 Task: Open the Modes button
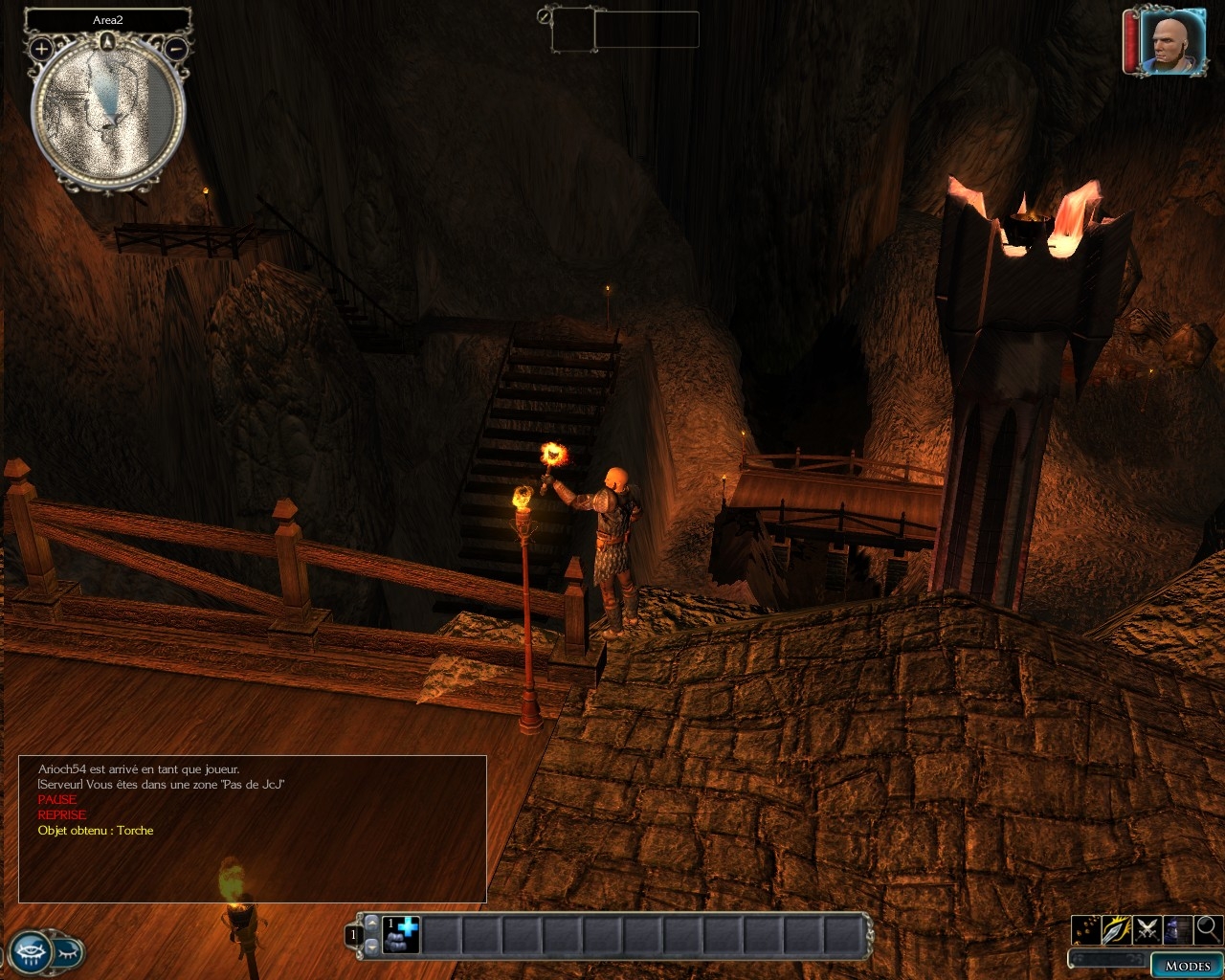pos(1187,965)
